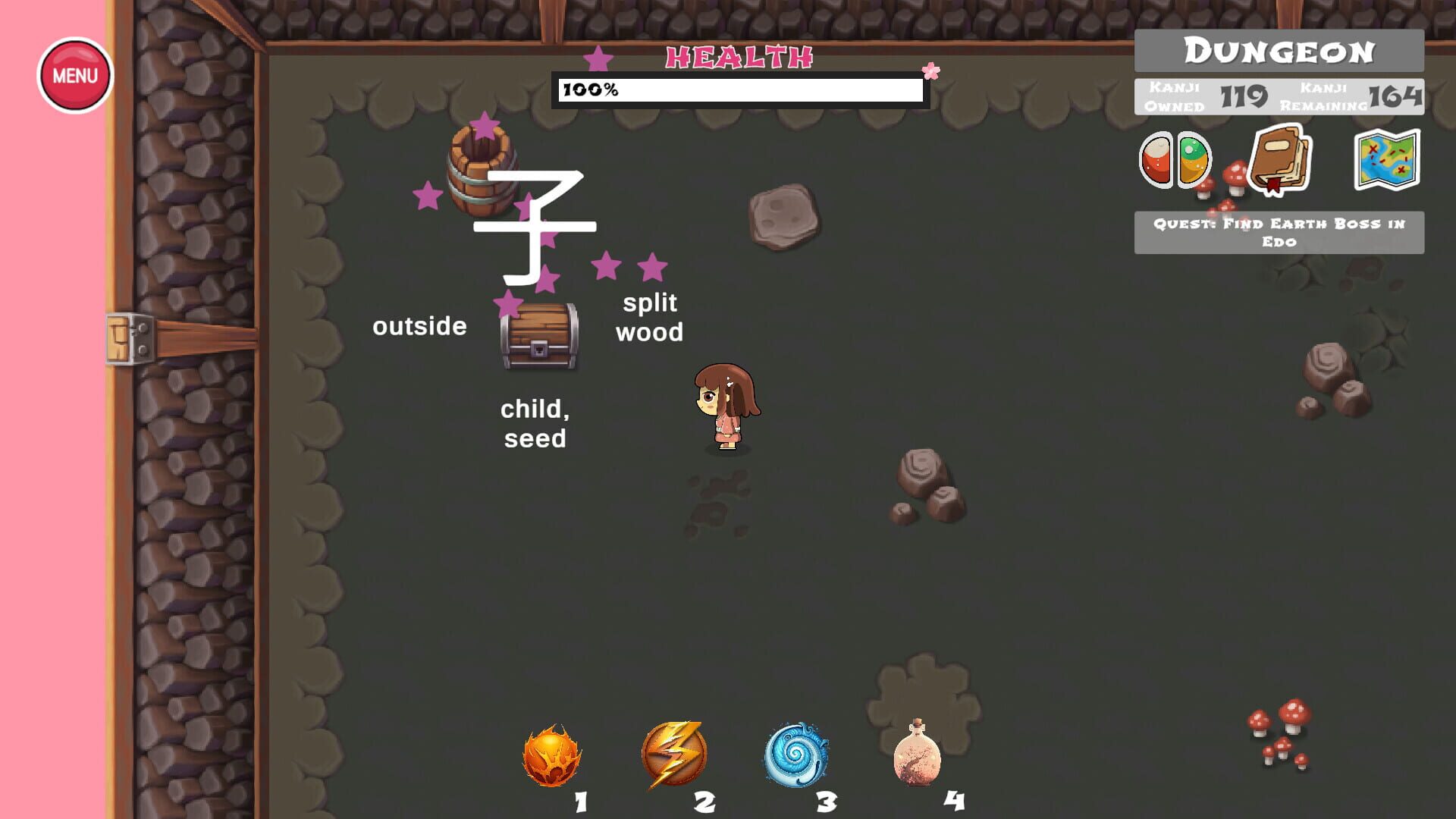This screenshot has height=819, width=1456.
Task: Click the 100% health bar
Action: [739, 90]
